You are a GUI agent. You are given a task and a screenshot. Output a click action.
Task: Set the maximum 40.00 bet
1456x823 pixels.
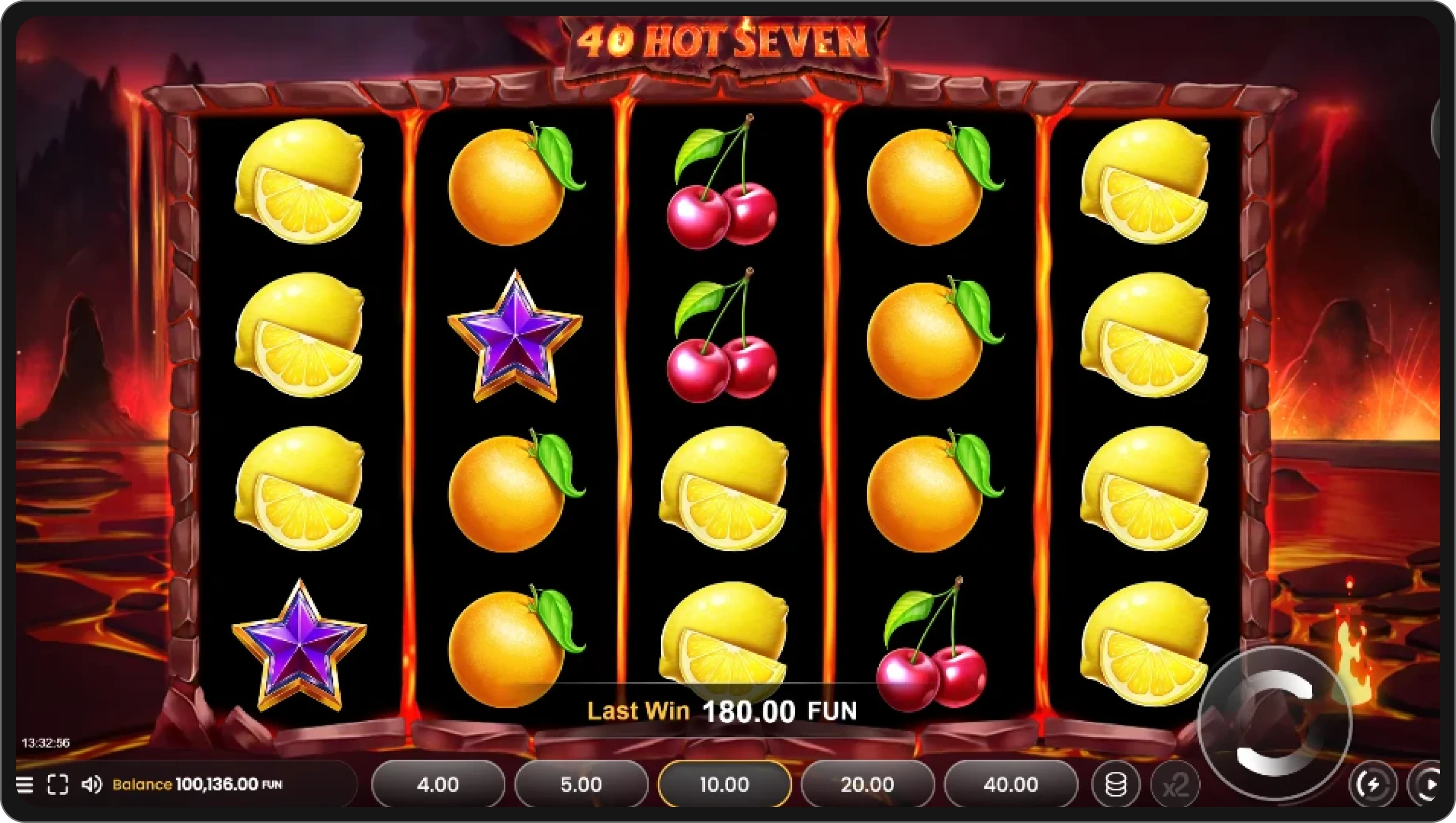pos(1011,784)
